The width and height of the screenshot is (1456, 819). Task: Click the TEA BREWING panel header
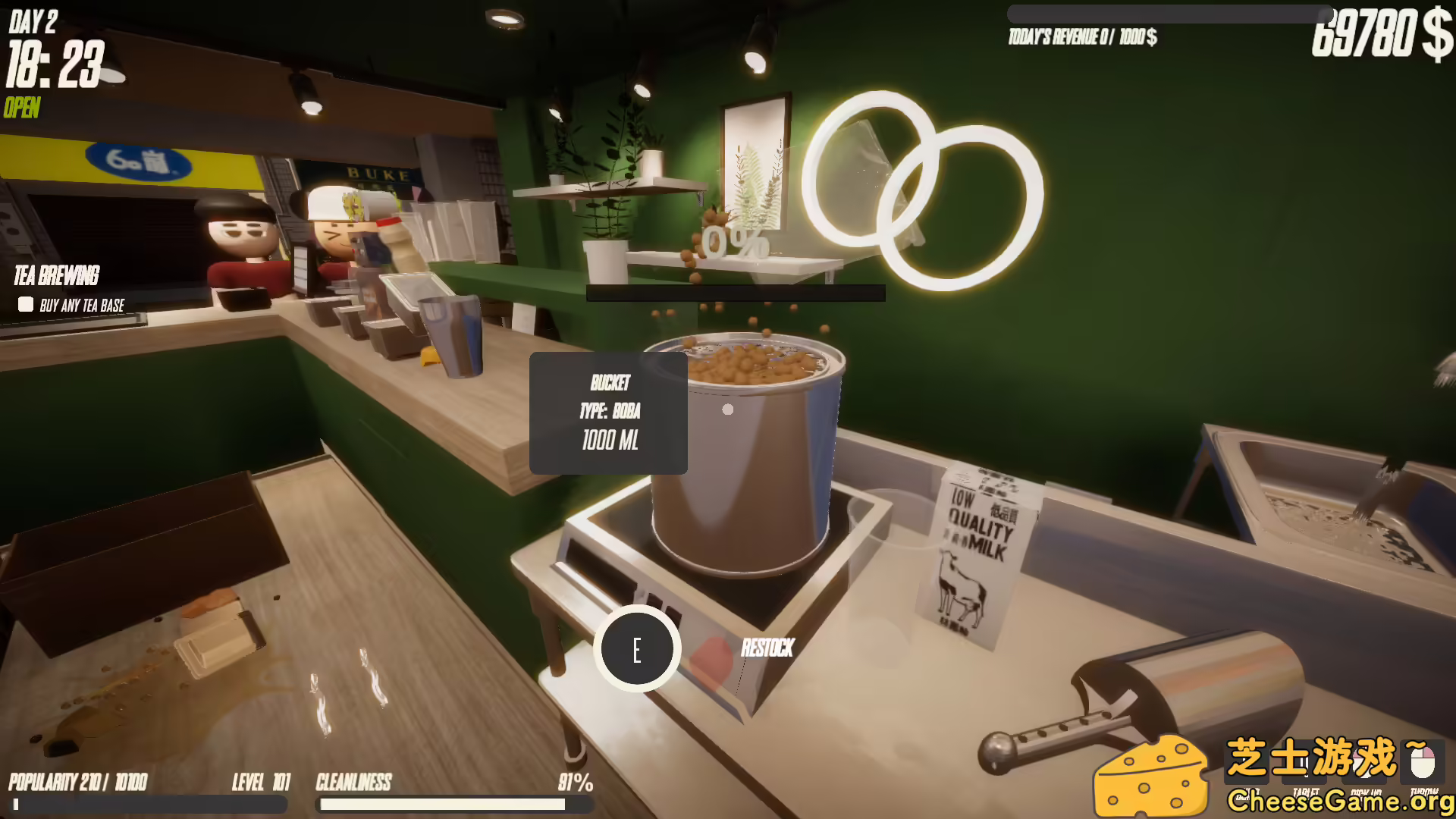[57, 275]
